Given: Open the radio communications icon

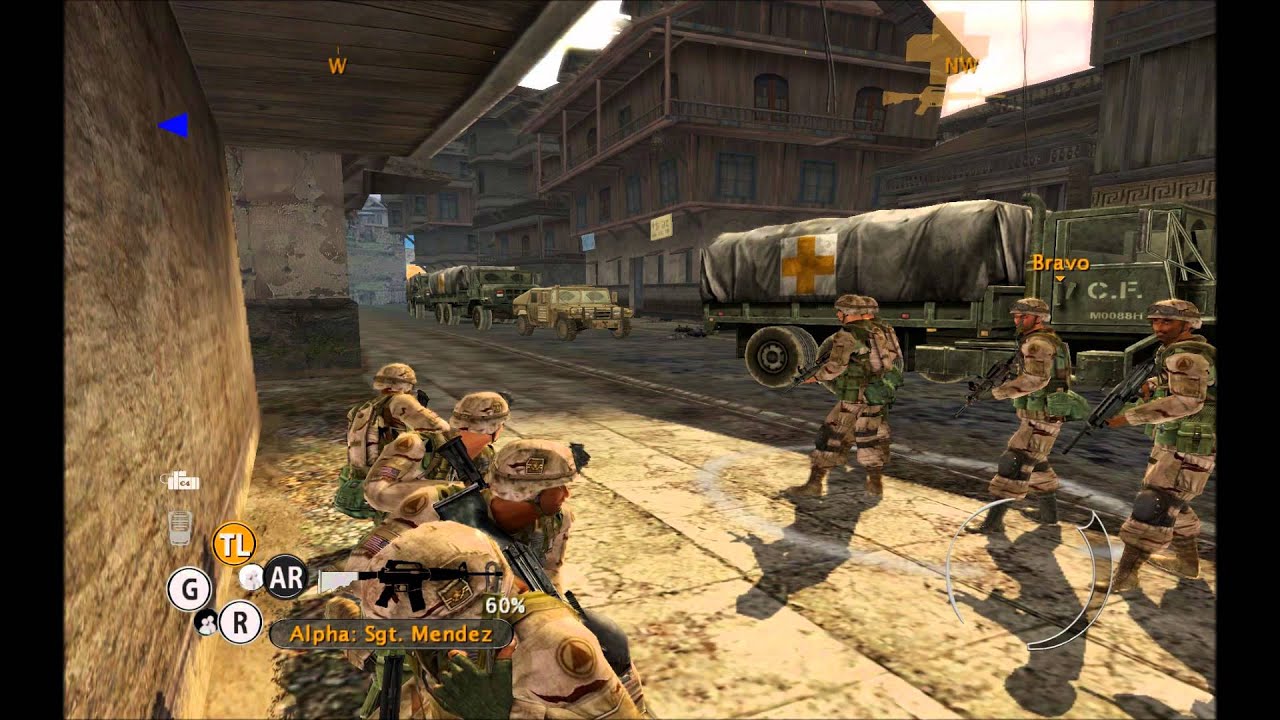Looking at the screenshot, I should [180, 527].
